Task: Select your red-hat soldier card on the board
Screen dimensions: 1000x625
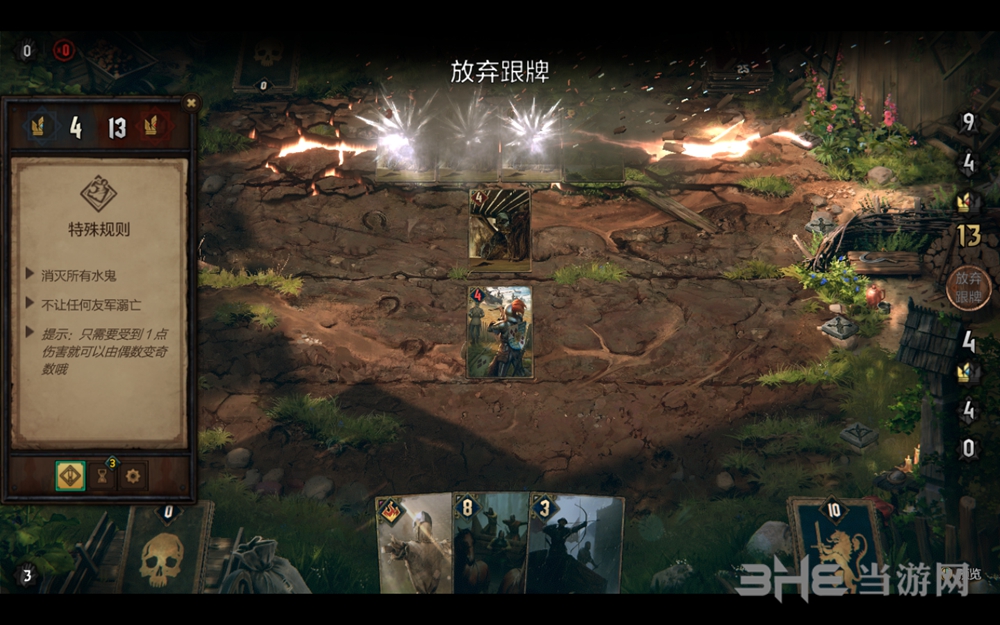Action: pyautogui.click(x=500, y=332)
